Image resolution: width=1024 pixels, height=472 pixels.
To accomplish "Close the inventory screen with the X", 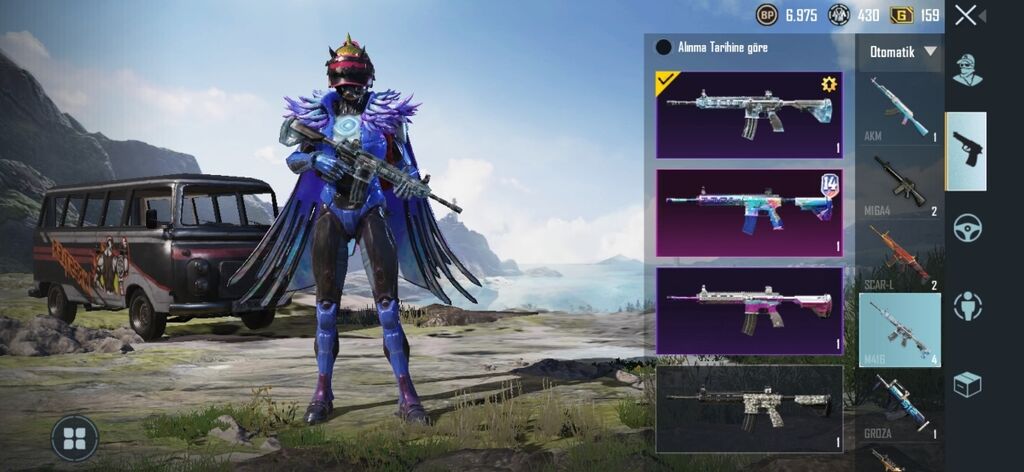I will (x=965, y=15).
